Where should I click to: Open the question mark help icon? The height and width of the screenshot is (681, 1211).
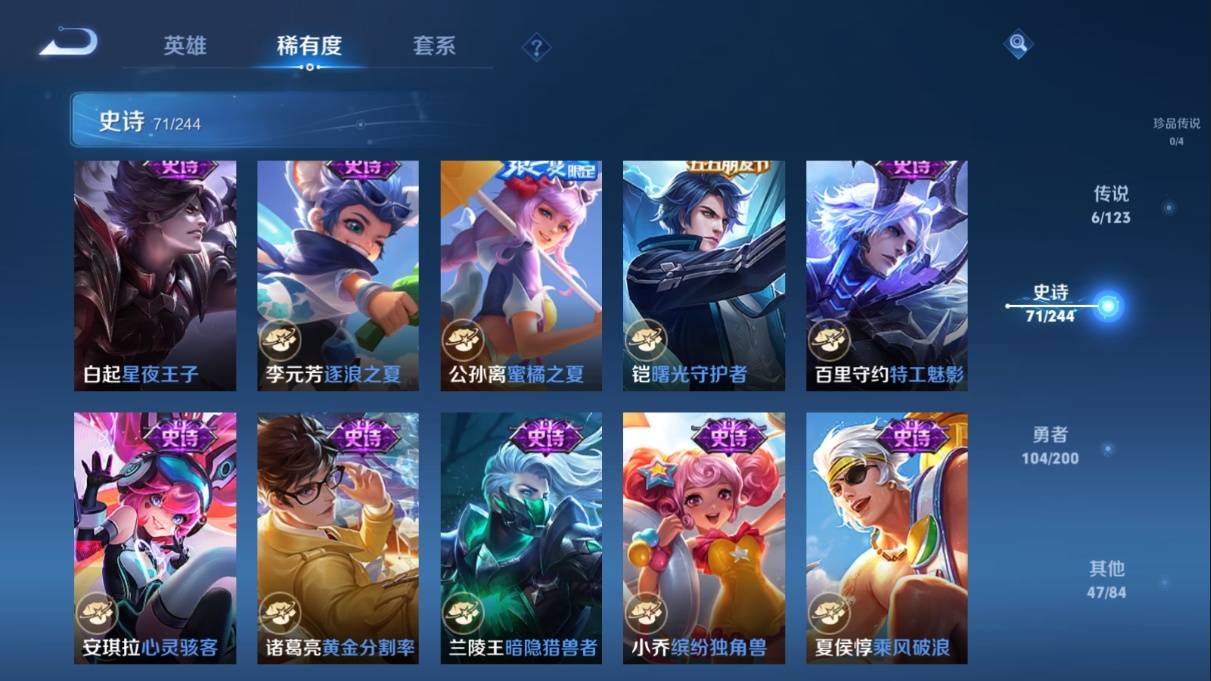click(536, 47)
